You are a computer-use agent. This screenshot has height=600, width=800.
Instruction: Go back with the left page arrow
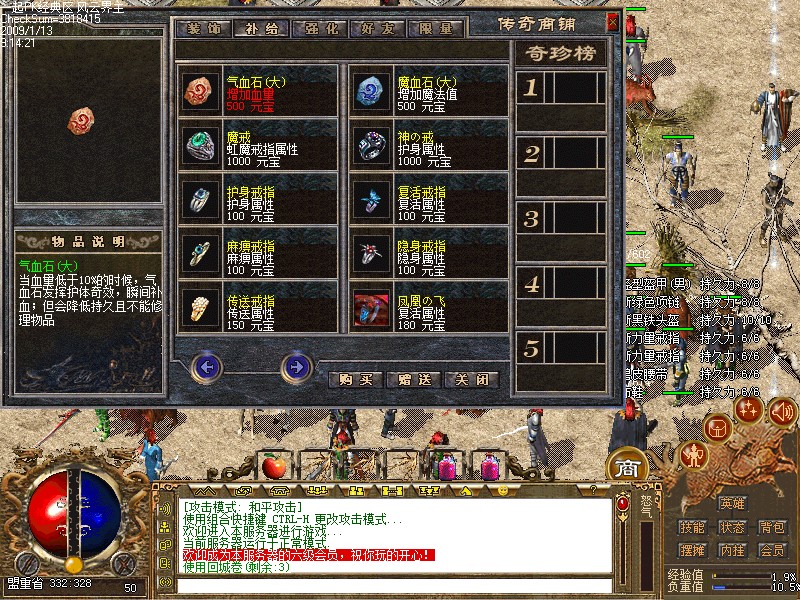point(206,367)
